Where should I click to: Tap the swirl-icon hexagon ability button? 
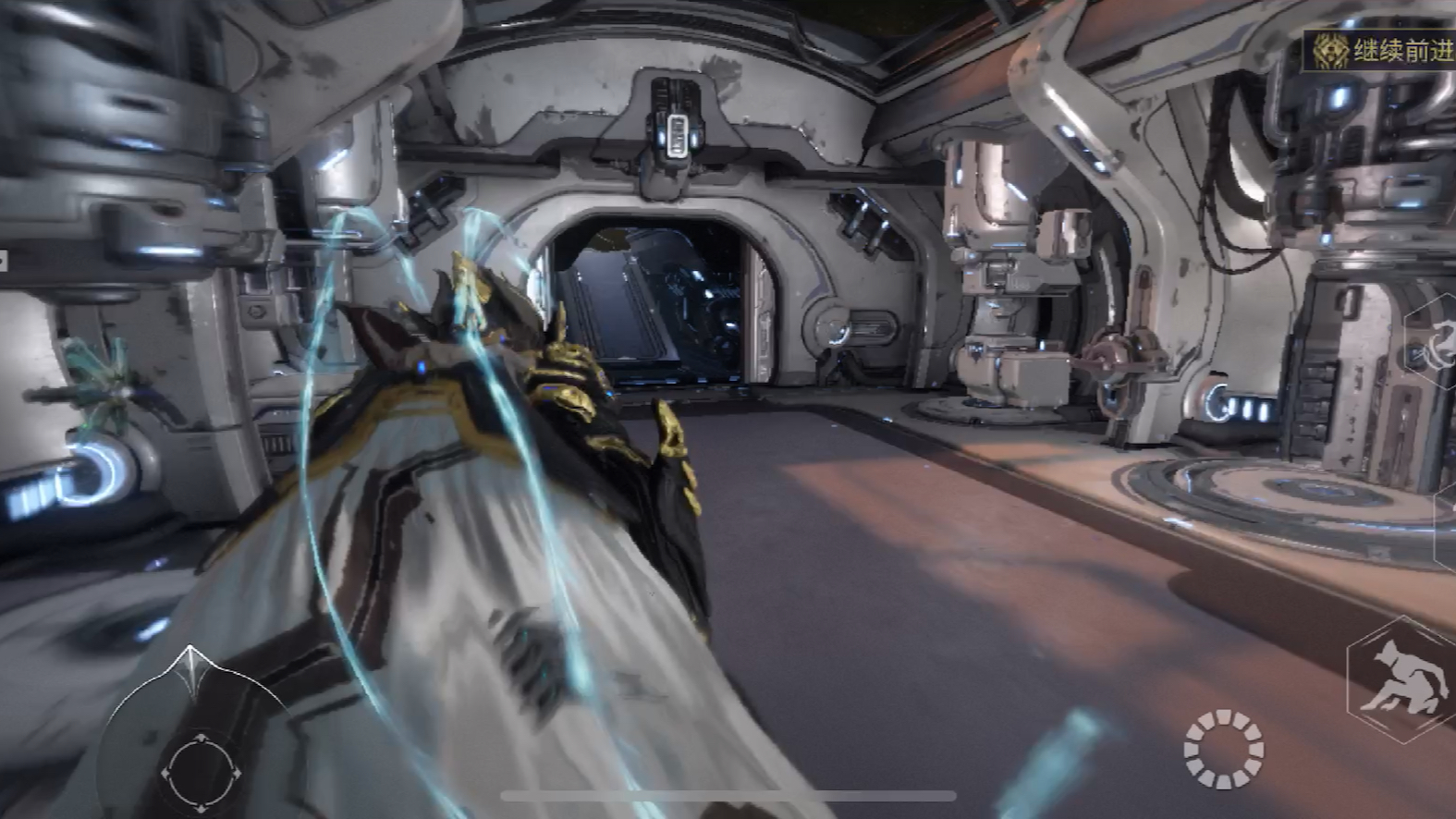1438,347
